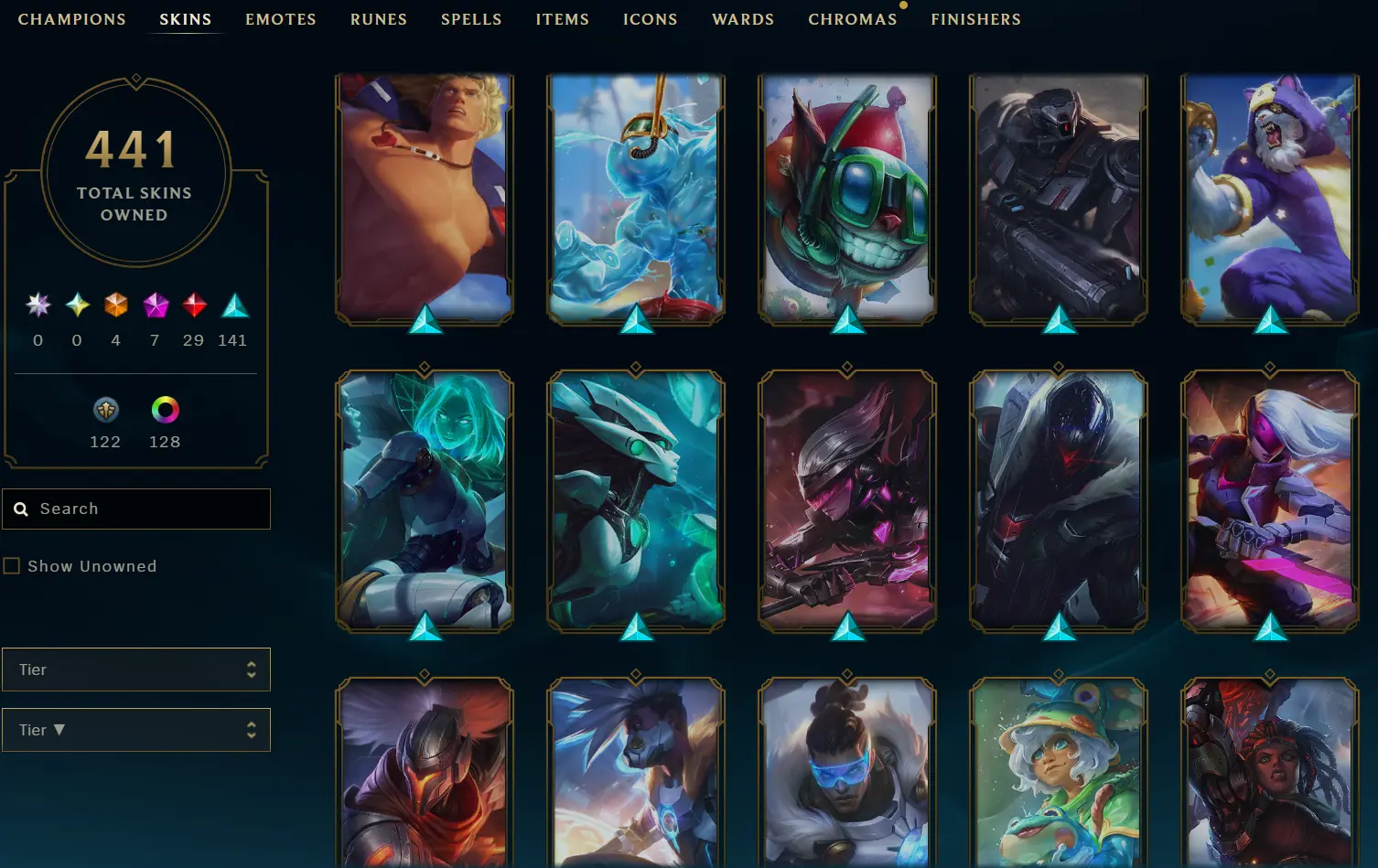The image size is (1378, 868).
Task: Open the Chromas tab
Action: pos(852,19)
